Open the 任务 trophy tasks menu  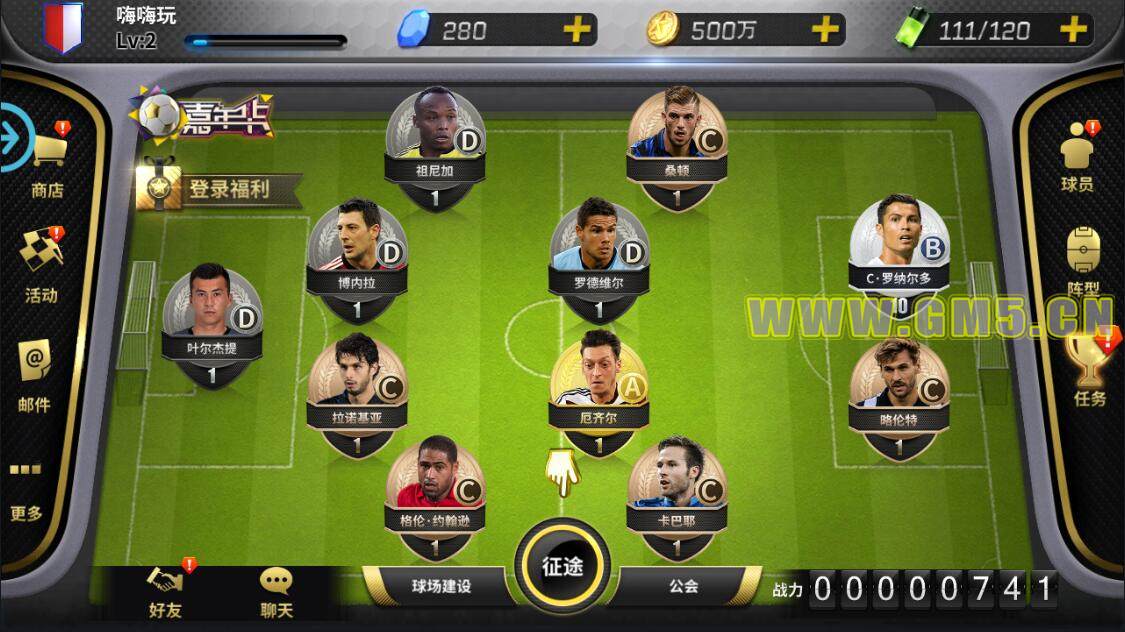[x=1089, y=370]
